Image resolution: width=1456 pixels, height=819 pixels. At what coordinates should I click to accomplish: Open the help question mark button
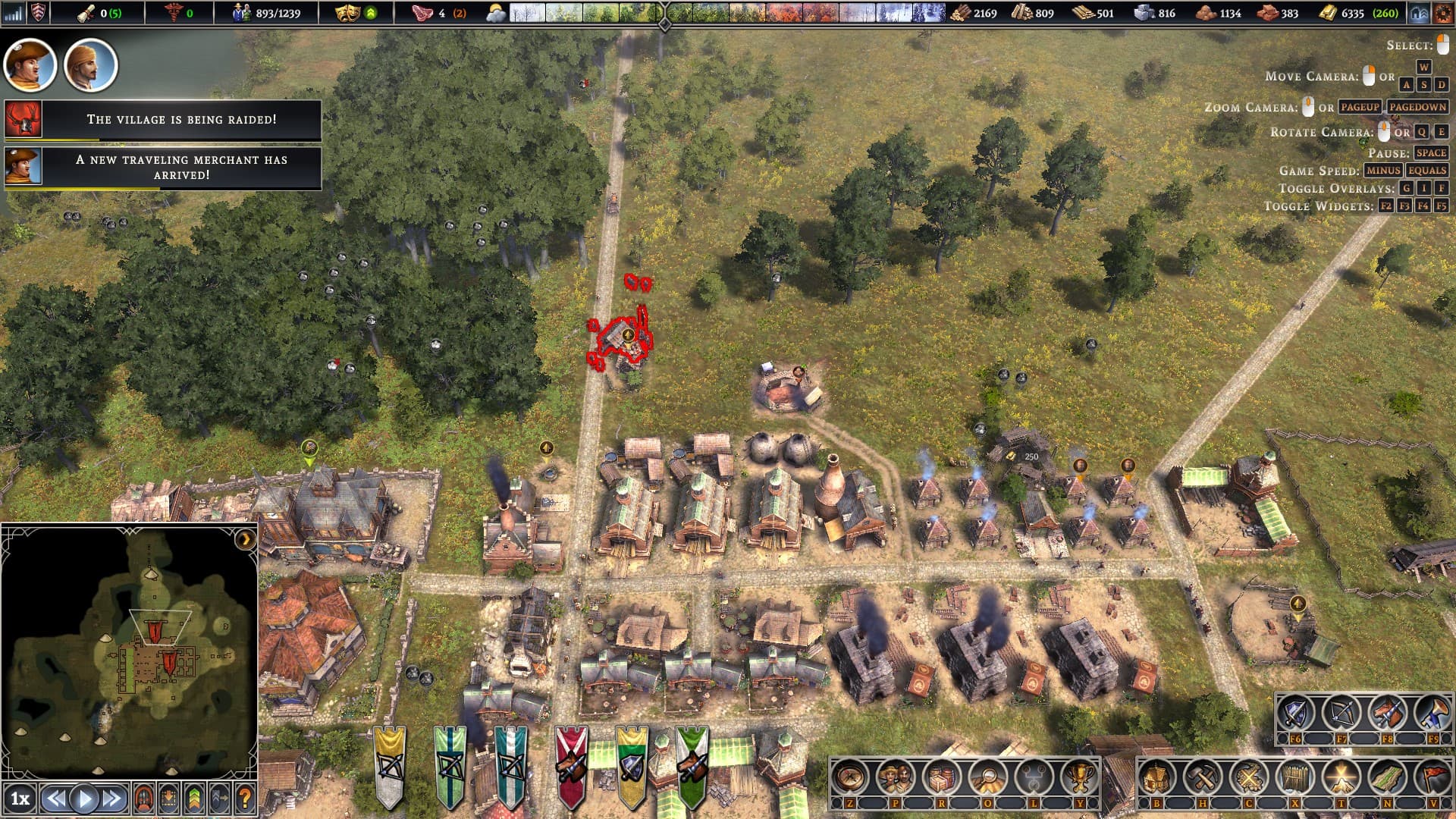click(x=244, y=798)
